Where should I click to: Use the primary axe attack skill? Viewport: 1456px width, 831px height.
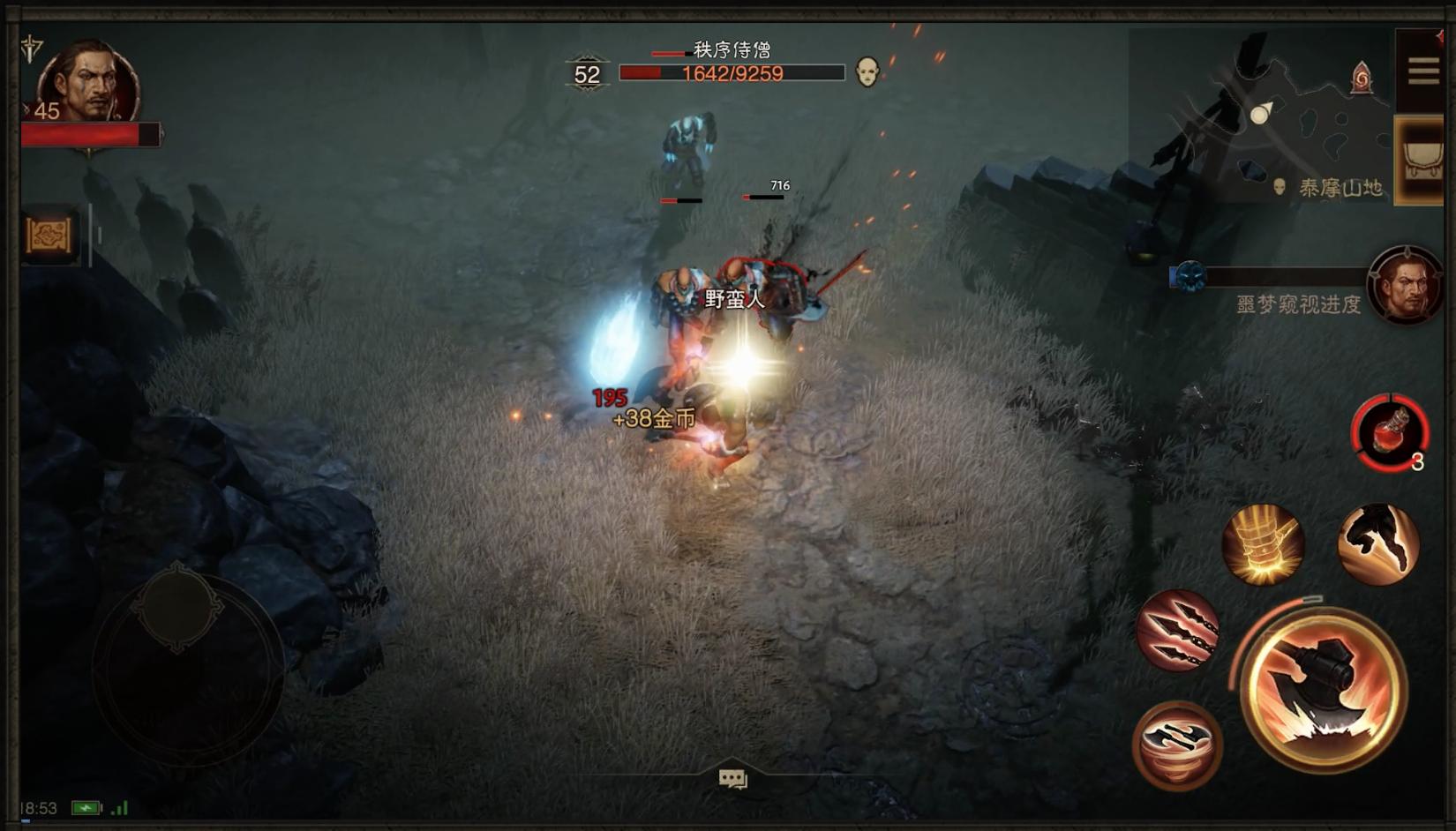pyautogui.click(x=1322, y=689)
